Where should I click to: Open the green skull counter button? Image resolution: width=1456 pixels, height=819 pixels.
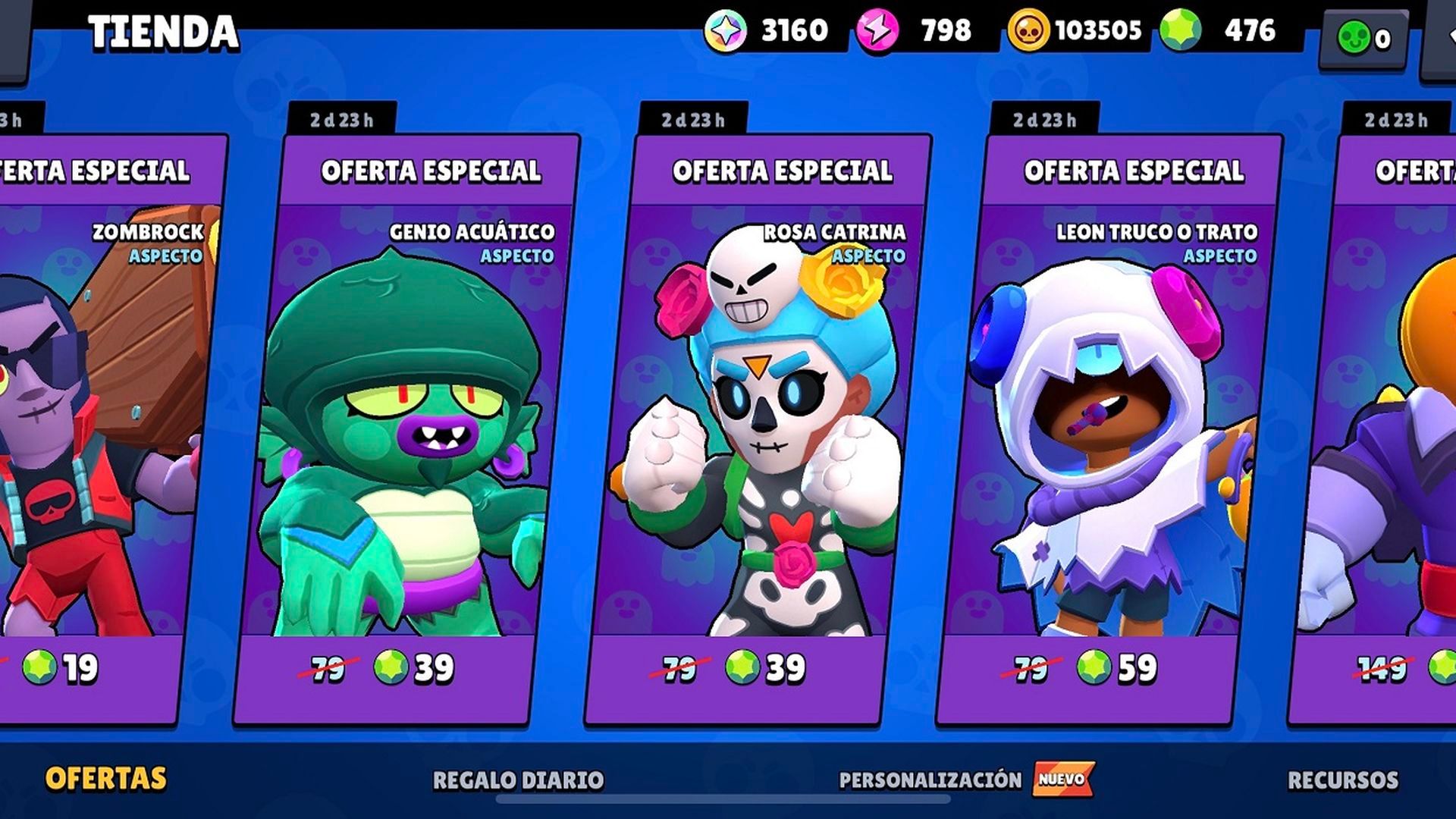(x=1363, y=38)
